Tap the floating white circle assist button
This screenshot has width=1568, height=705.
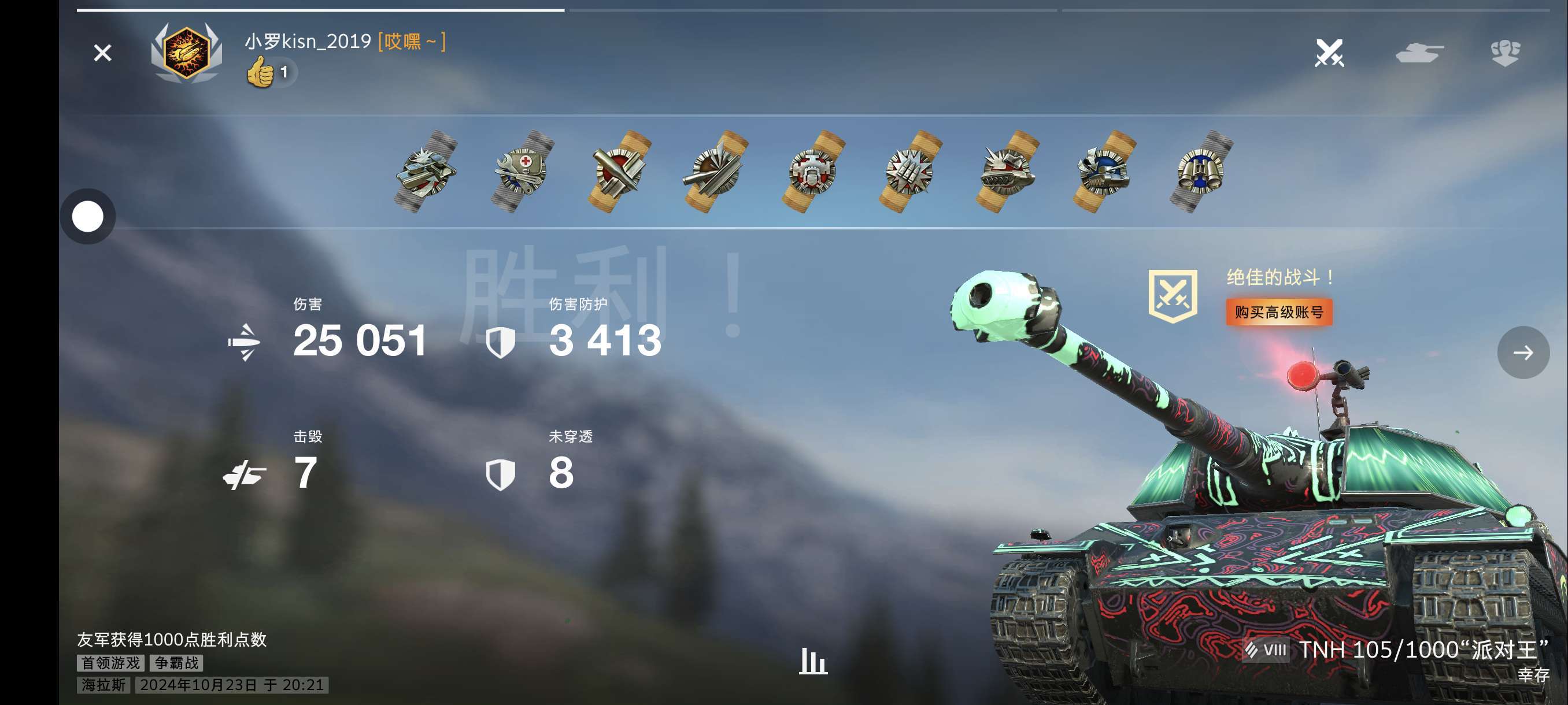88,217
